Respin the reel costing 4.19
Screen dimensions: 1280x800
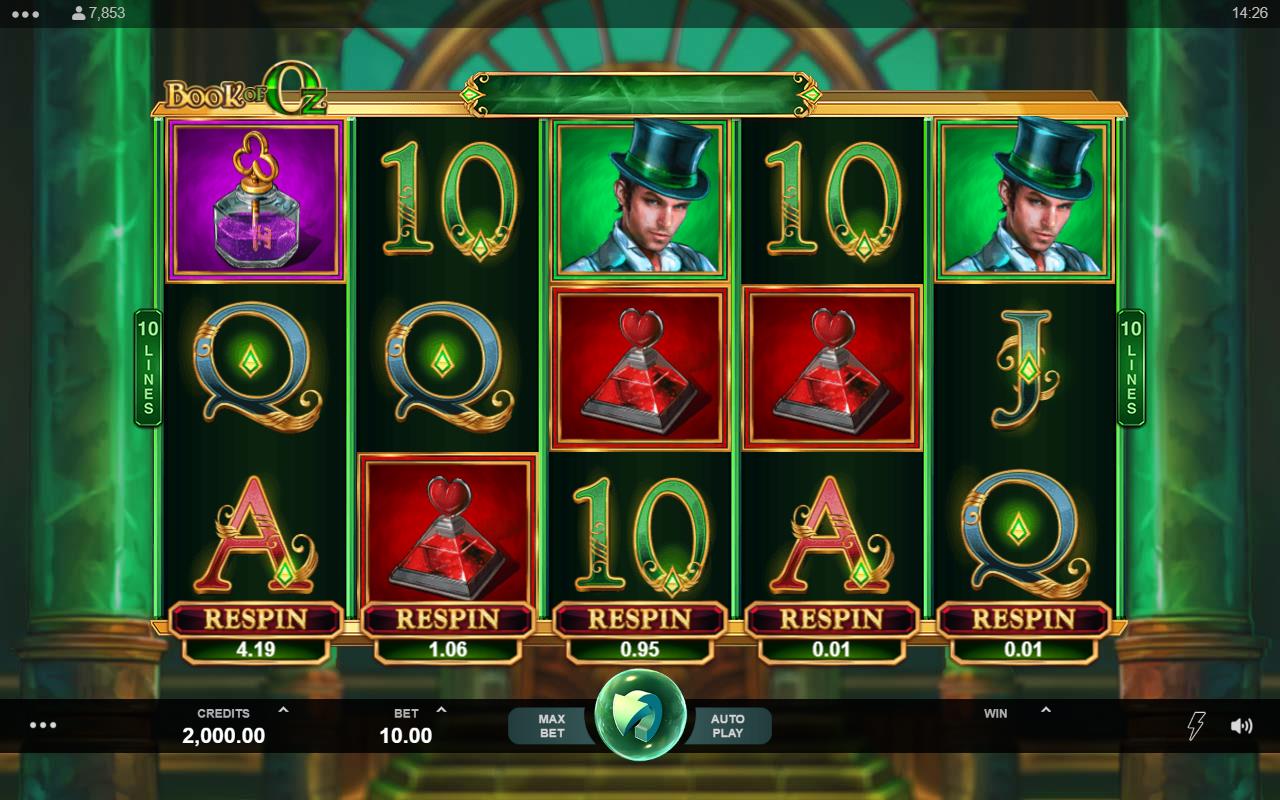(255, 620)
